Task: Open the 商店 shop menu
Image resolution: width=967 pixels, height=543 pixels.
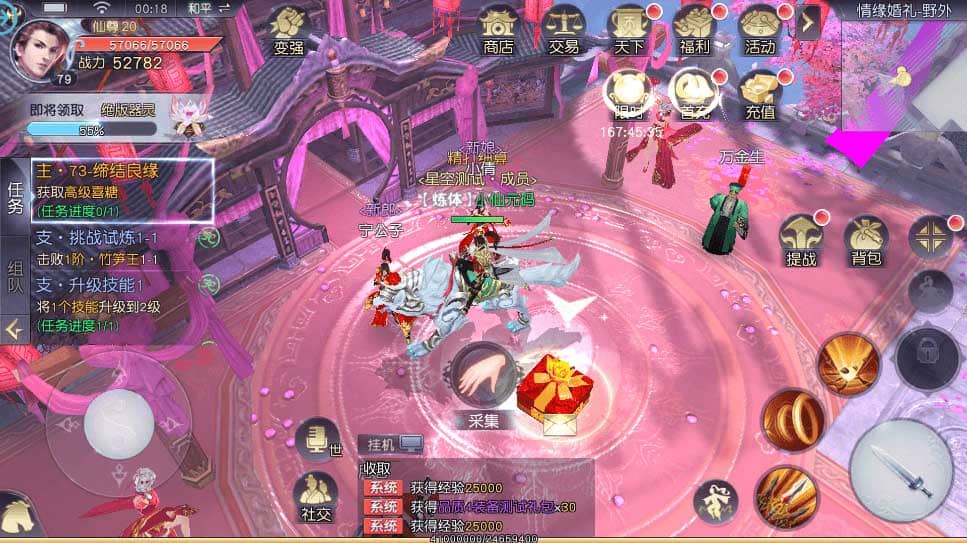Action: [497, 29]
